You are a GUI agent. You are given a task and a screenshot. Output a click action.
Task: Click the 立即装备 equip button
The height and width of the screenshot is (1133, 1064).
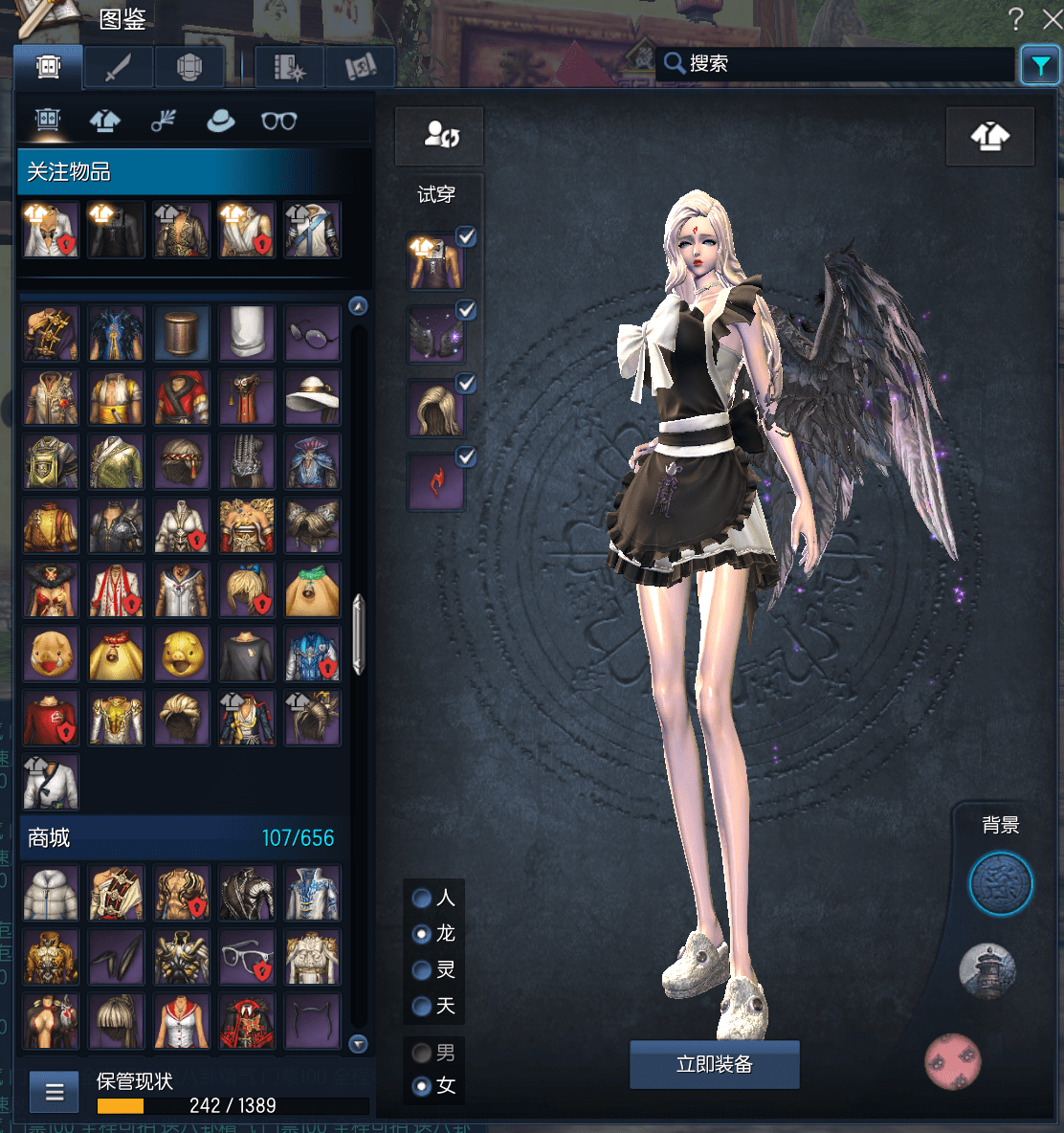714,1064
